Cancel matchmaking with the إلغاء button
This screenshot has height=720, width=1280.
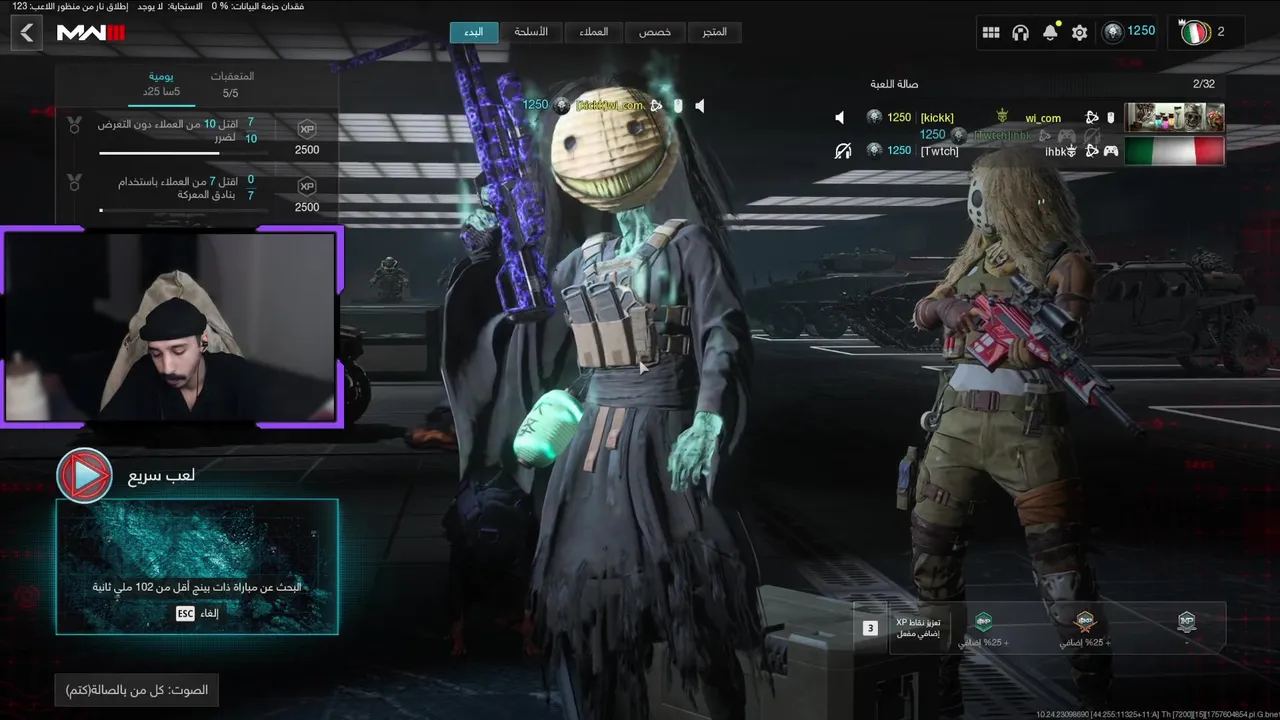coord(197,613)
